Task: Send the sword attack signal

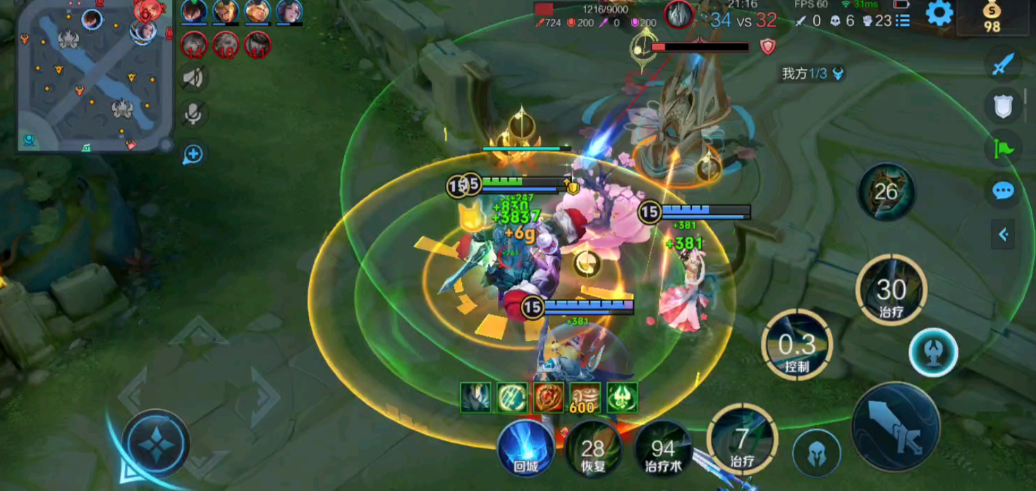Action: coord(1002,65)
